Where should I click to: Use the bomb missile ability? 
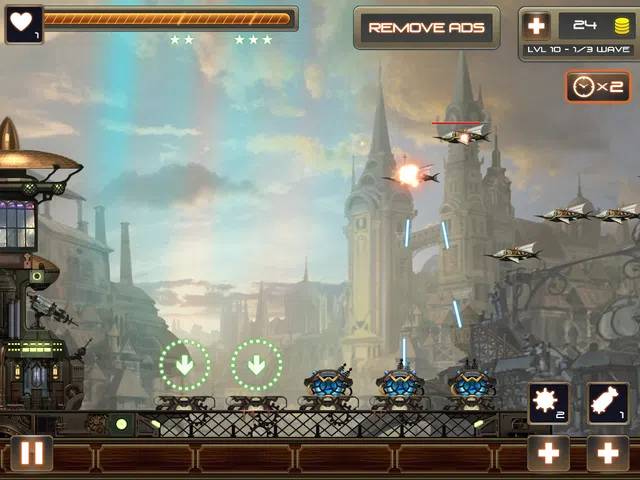click(x=607, y=403)
